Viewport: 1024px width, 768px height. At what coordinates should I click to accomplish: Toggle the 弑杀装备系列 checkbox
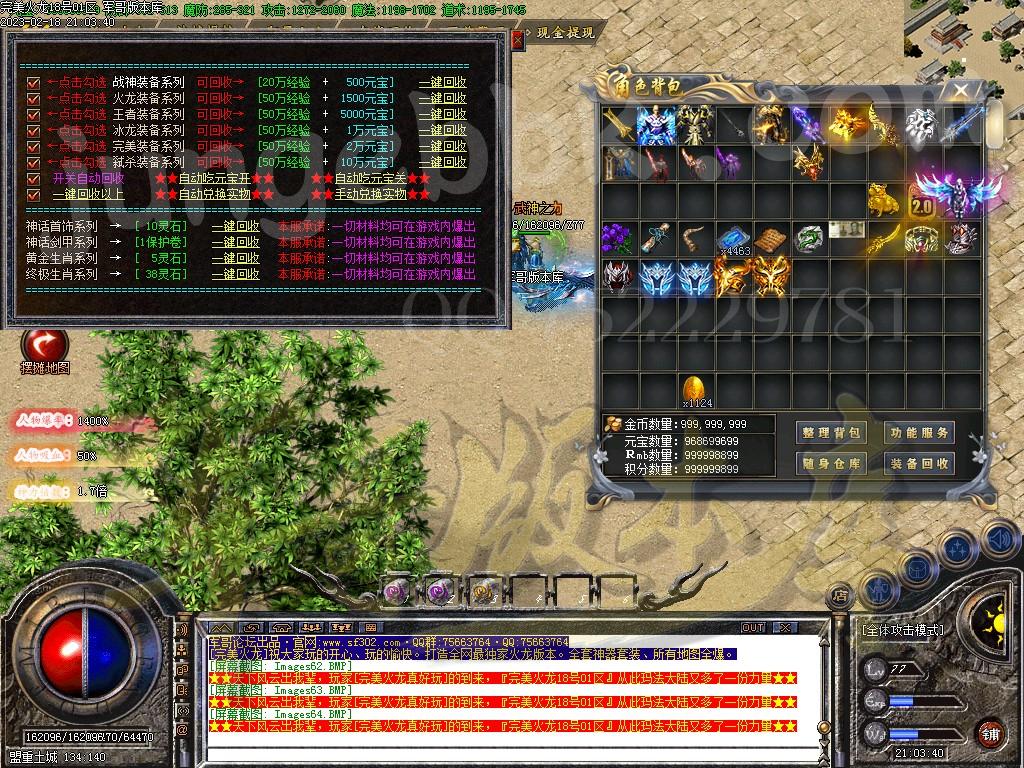coord(33,162)
